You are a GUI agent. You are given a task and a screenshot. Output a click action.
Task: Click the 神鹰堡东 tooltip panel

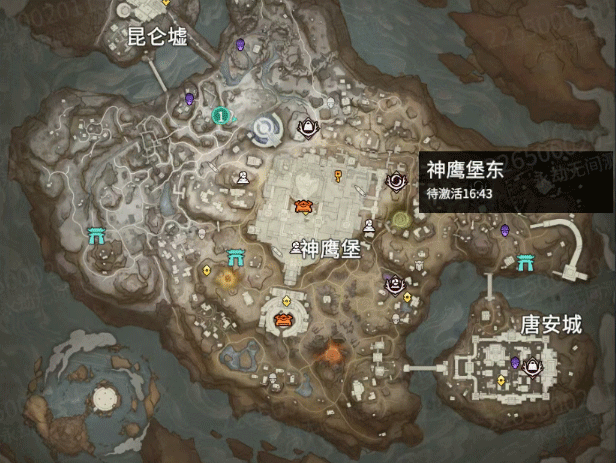coord(510,178)
